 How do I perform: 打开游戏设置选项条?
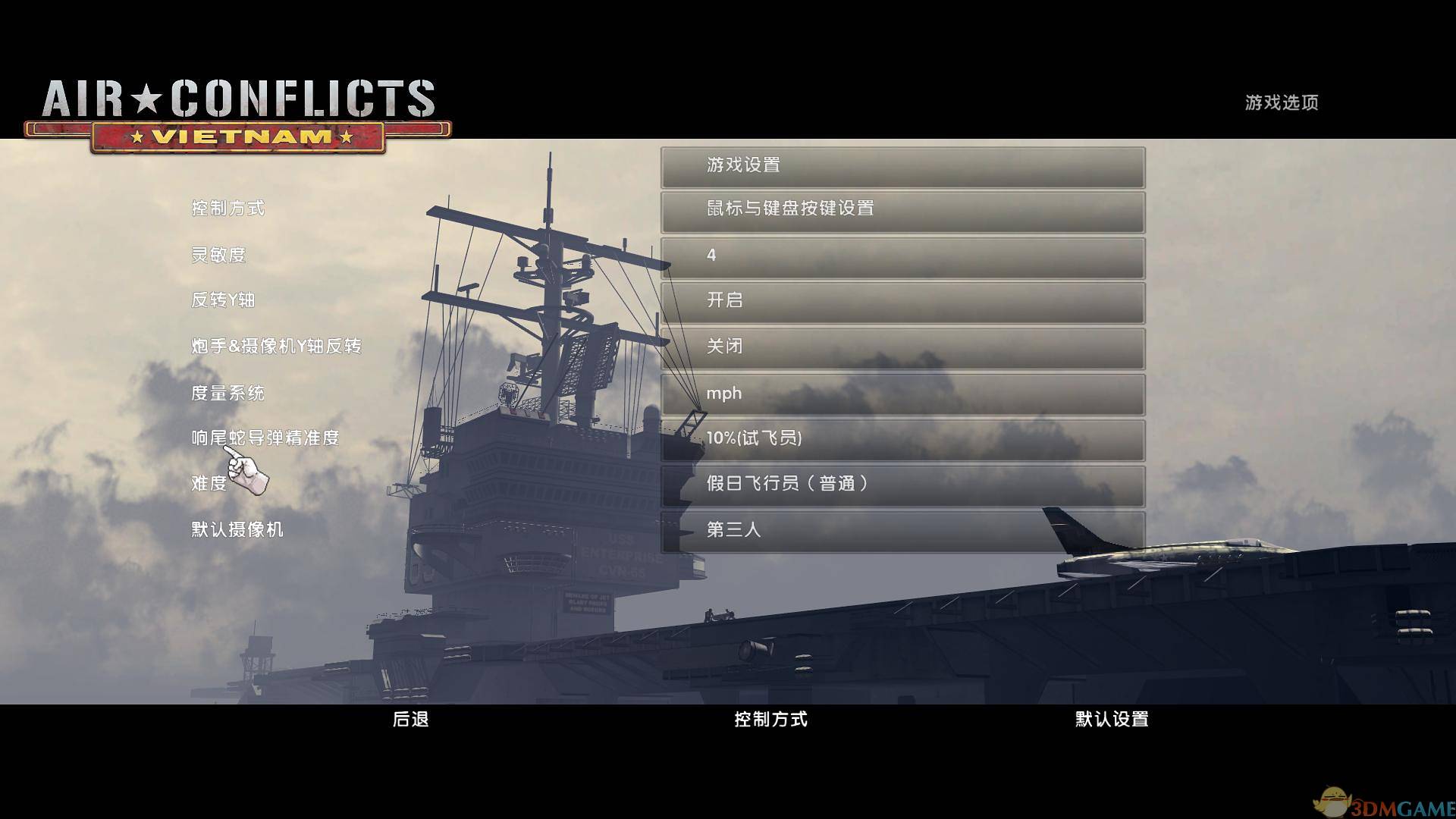click(902, 165)
